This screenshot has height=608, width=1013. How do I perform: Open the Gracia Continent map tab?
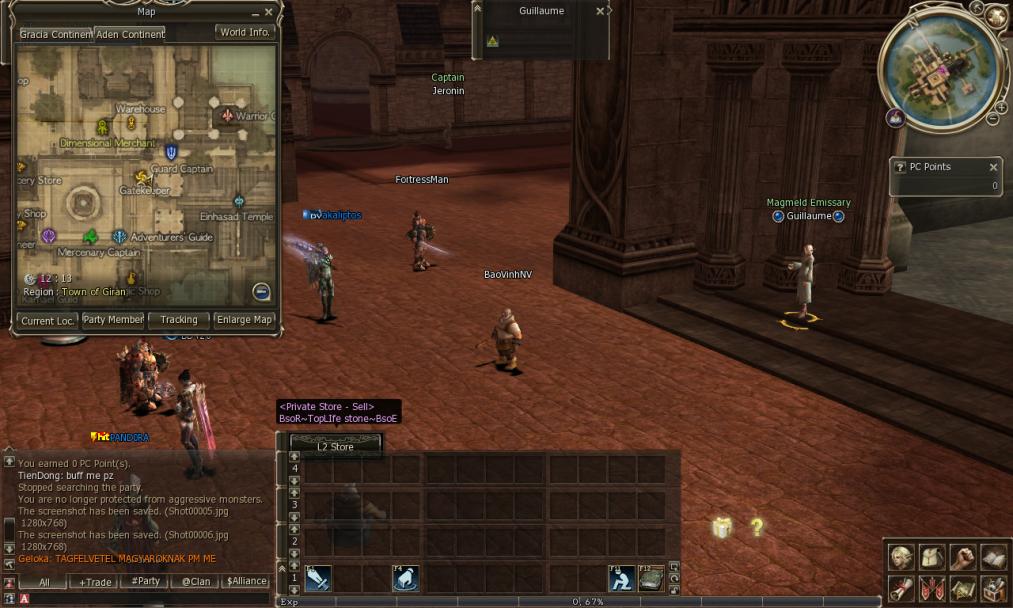click(x=56, y=34)
